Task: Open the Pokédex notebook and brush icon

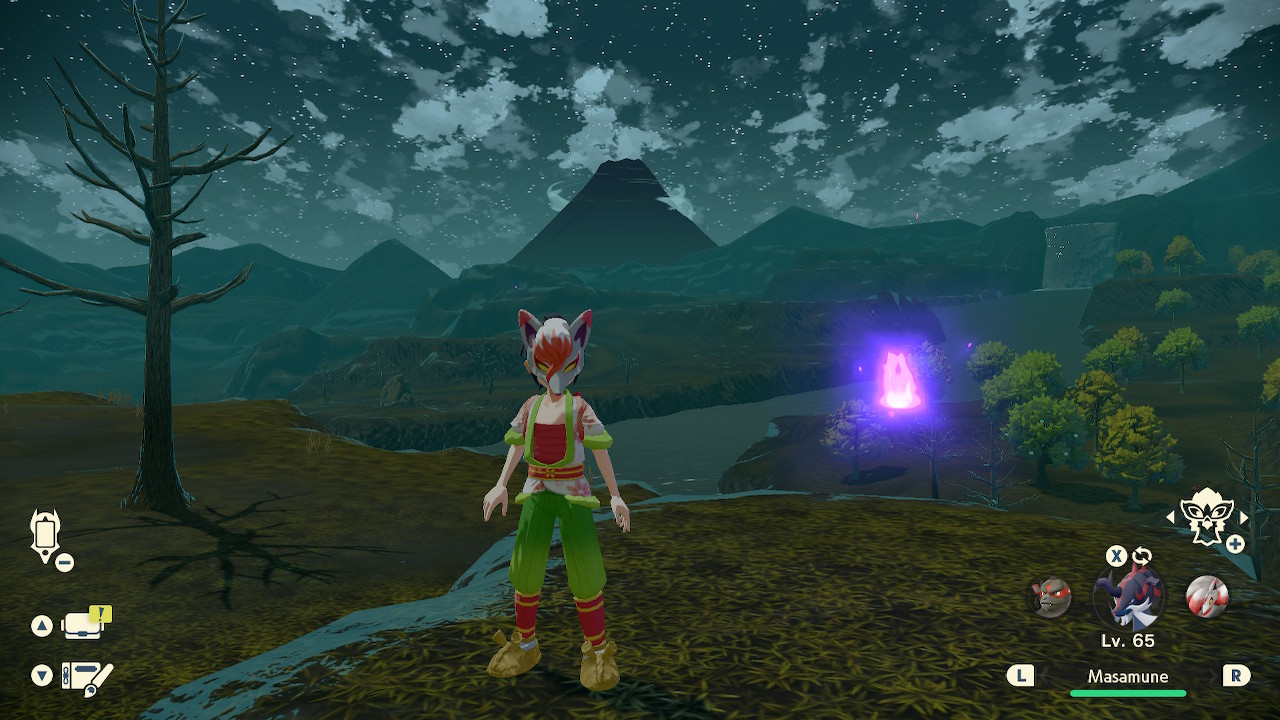Action: [x=85, y=677]
